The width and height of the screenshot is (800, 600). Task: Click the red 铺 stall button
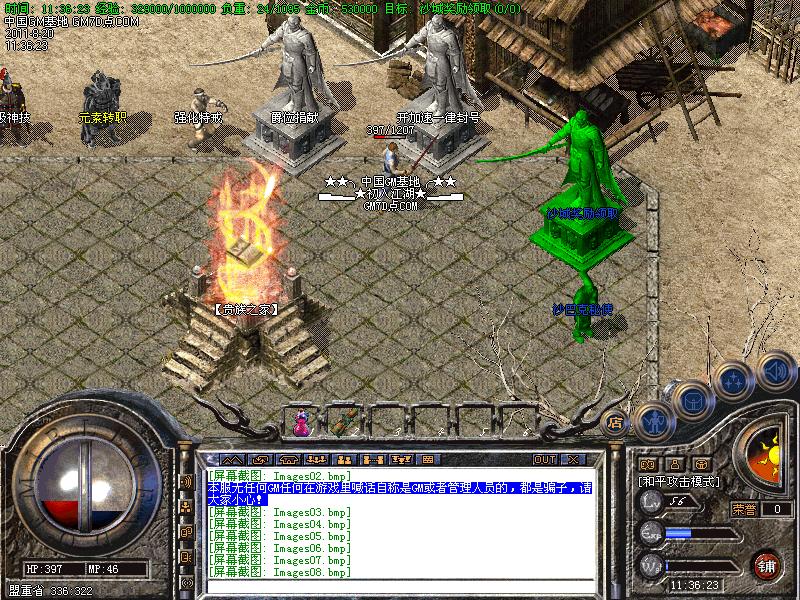767,565
